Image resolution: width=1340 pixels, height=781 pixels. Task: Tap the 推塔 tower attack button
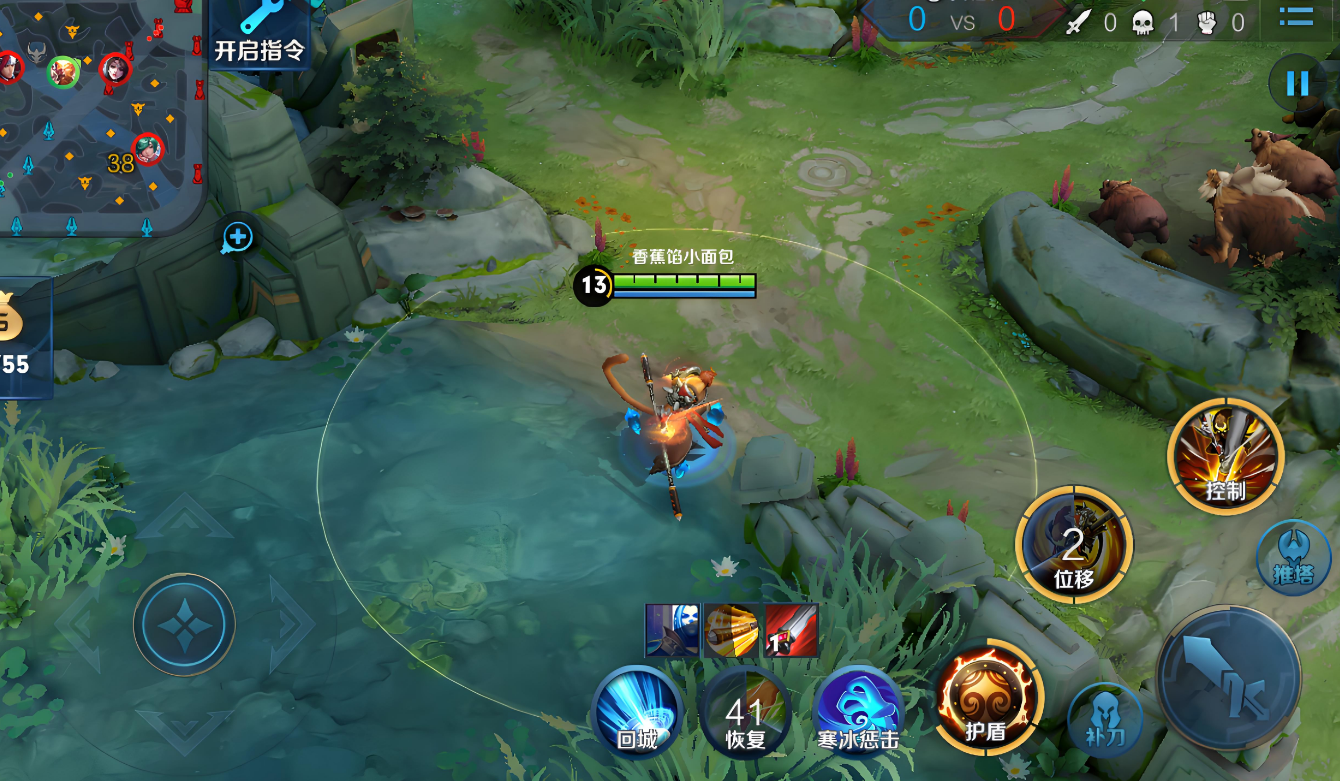[1292, 556]
